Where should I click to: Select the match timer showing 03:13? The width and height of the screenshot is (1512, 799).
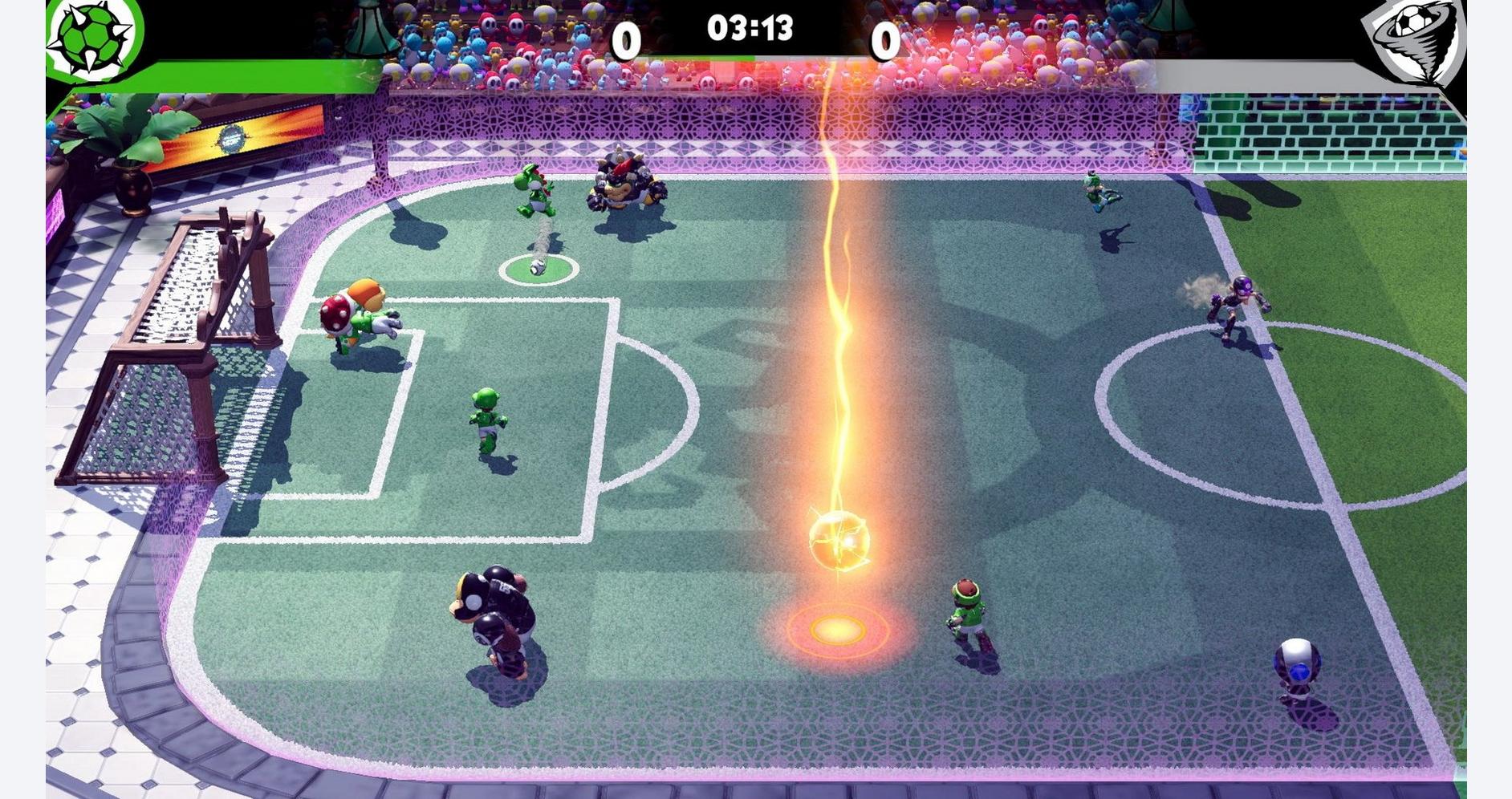(750, 28)
